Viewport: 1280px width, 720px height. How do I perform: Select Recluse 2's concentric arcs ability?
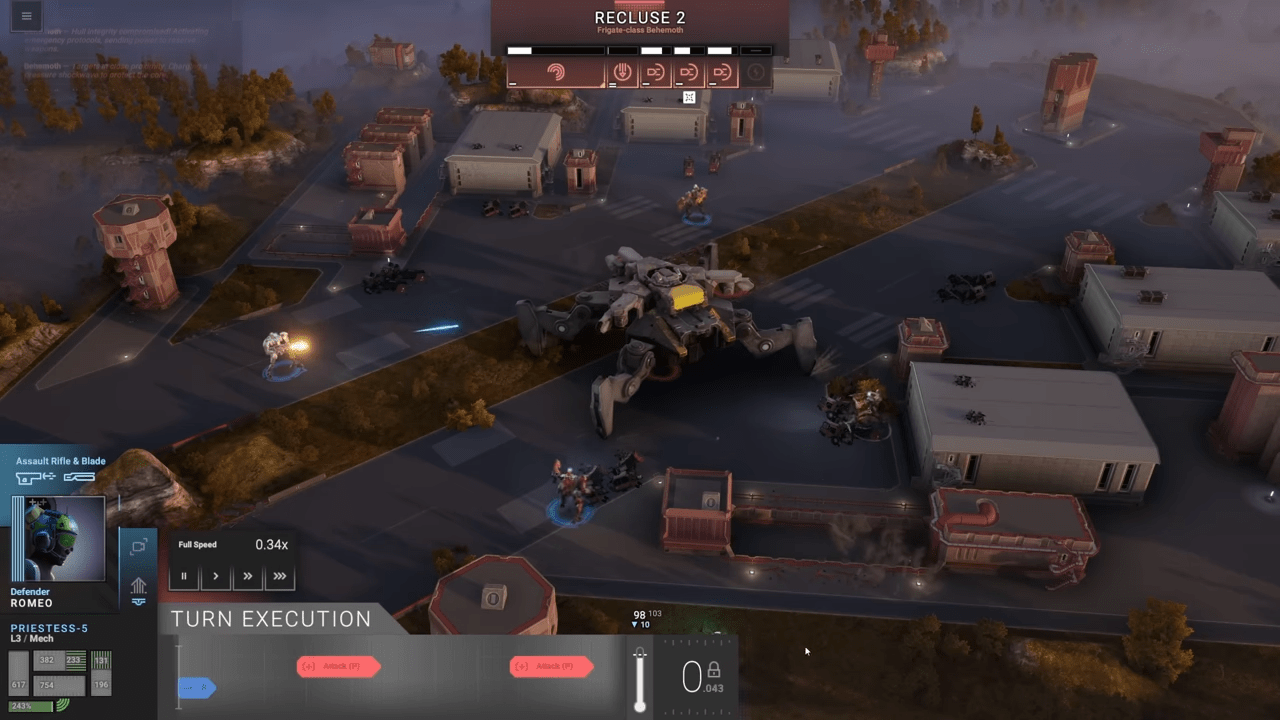[x=556, y=73]
